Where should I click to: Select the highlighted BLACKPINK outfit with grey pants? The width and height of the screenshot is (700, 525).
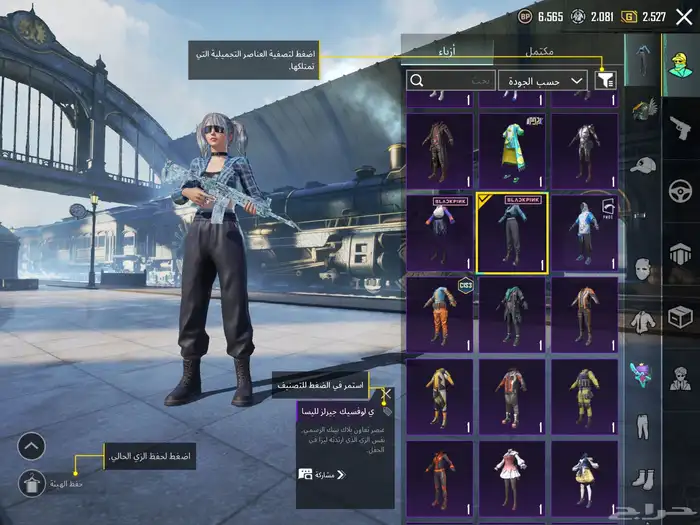511,232
